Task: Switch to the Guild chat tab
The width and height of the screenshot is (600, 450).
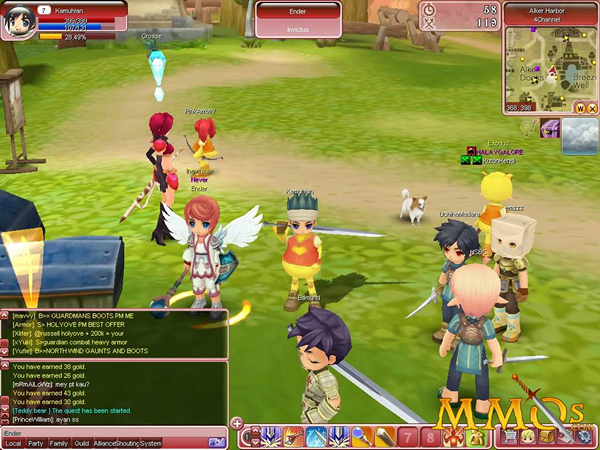Action: (x=82, y=443)
